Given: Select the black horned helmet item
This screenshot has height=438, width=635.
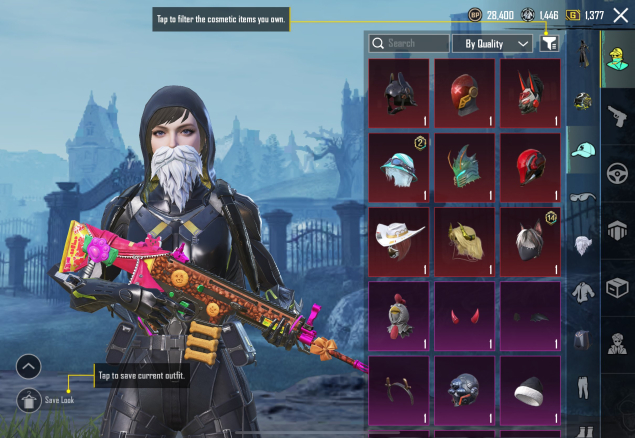Looking at the screenshot, I should (x=399, y=93).
